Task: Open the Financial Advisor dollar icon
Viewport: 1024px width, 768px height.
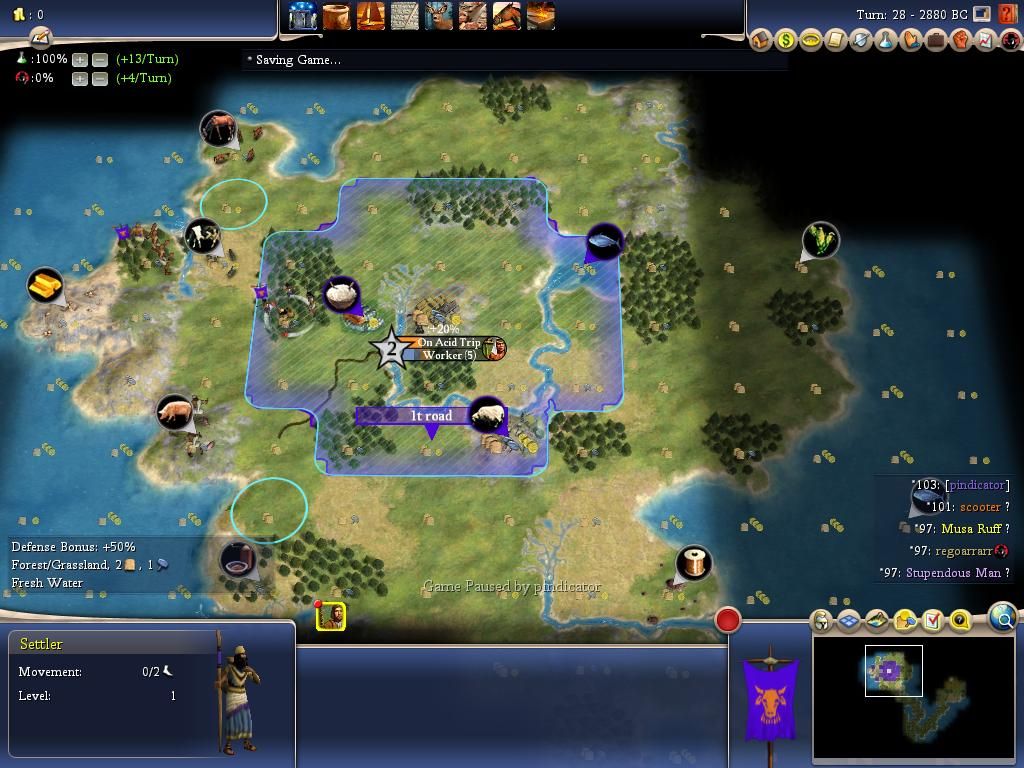Action: pyautogui.click(x=786, y=41)
